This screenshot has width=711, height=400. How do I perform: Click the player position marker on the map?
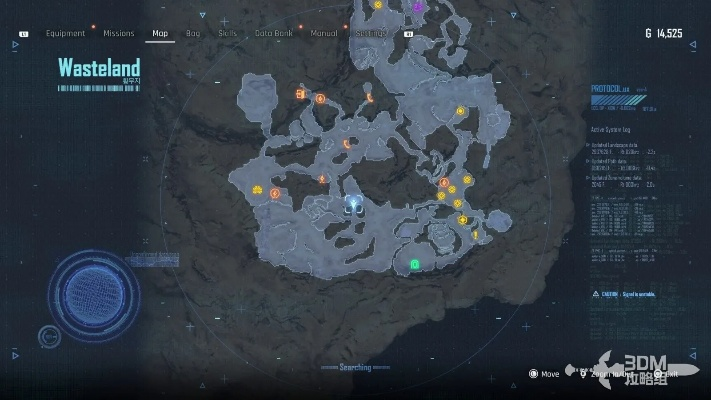[353, 203]
